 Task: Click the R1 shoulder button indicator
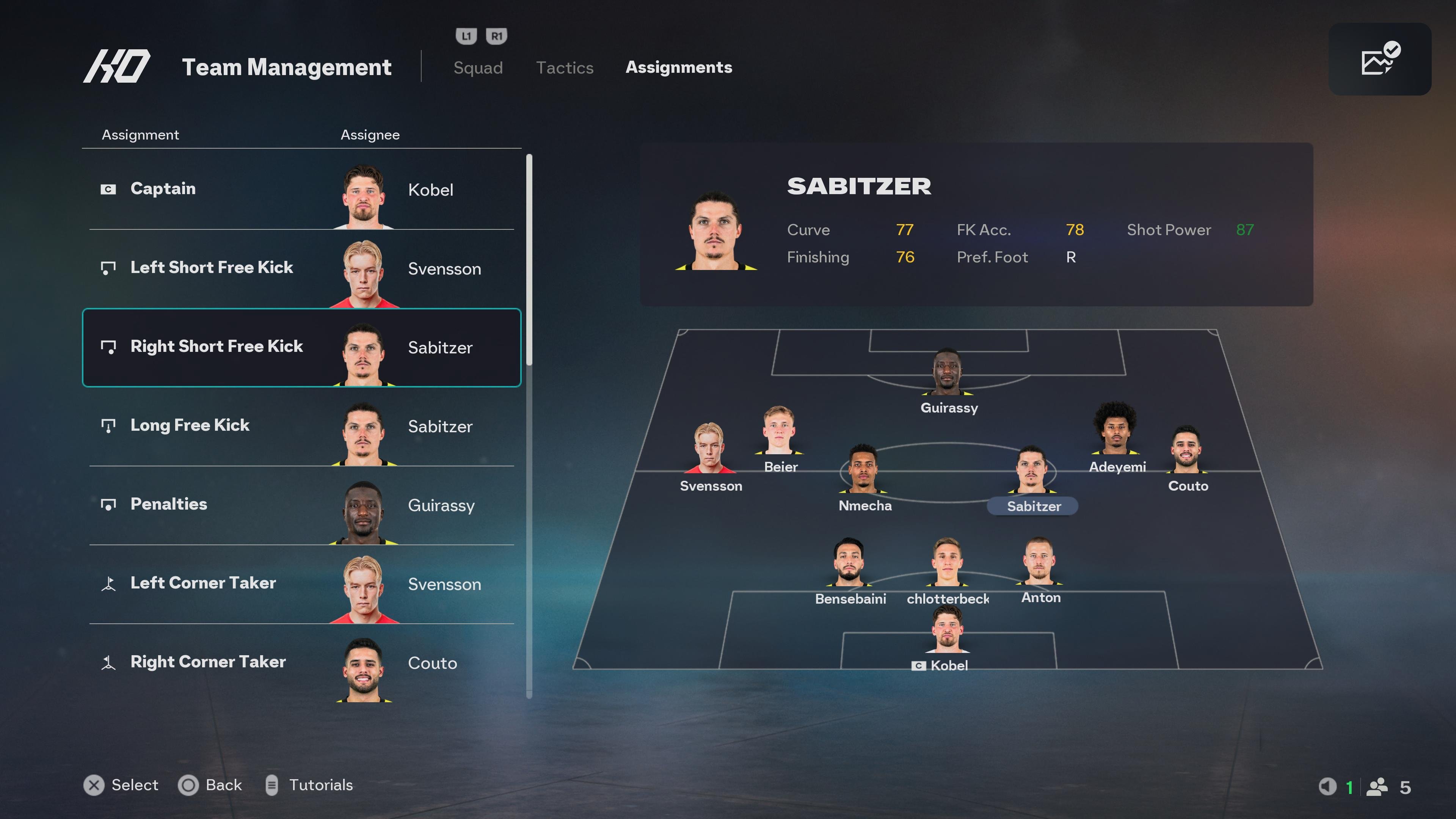click(496, 36)
